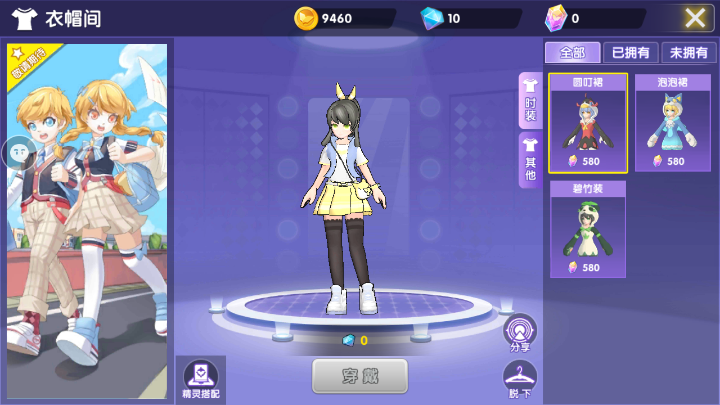Select the 时装 category tab

[530, 100]
